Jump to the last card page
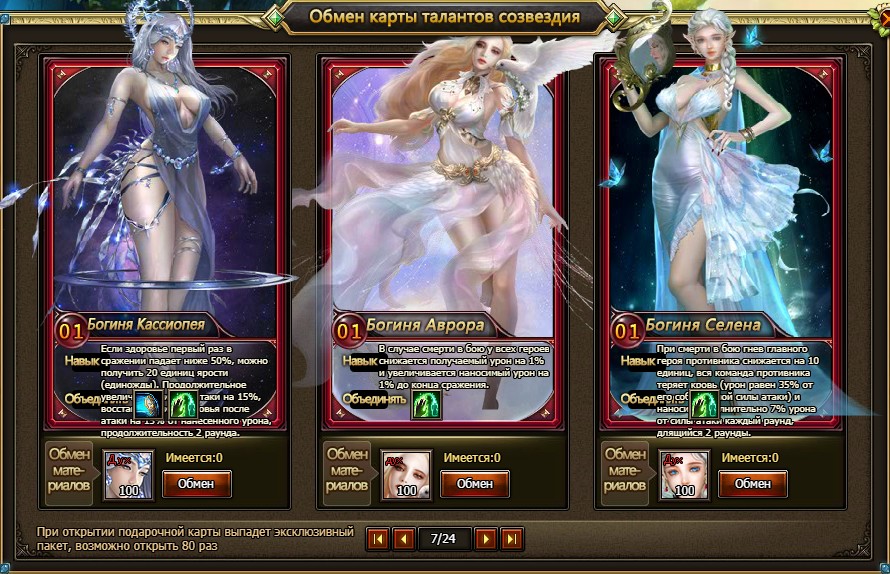Viewport: 890px width, 574px height. point(511,539)
